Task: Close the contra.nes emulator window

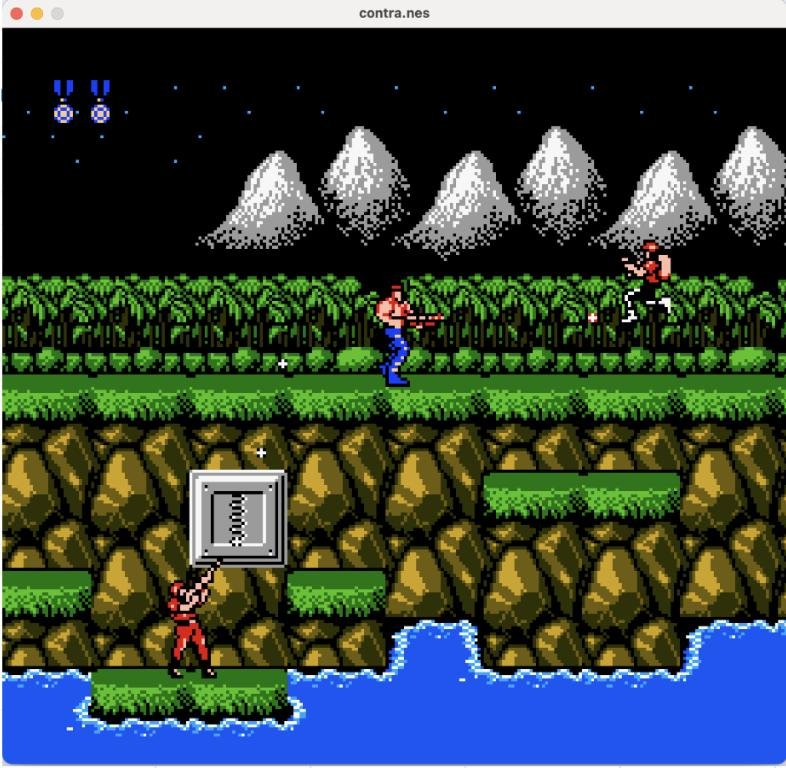Action: click(x=18, y=14)
